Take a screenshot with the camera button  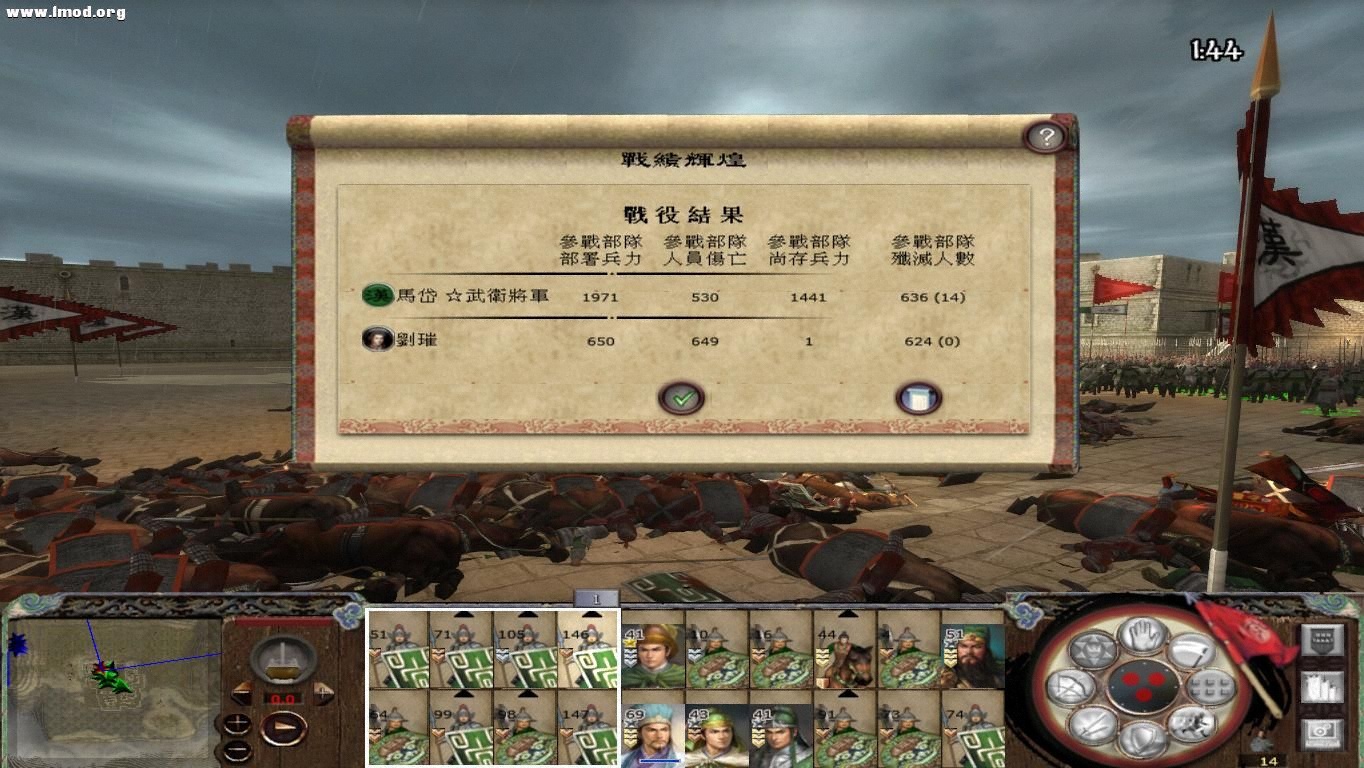pyautogui.click(x=1322, y=732)
